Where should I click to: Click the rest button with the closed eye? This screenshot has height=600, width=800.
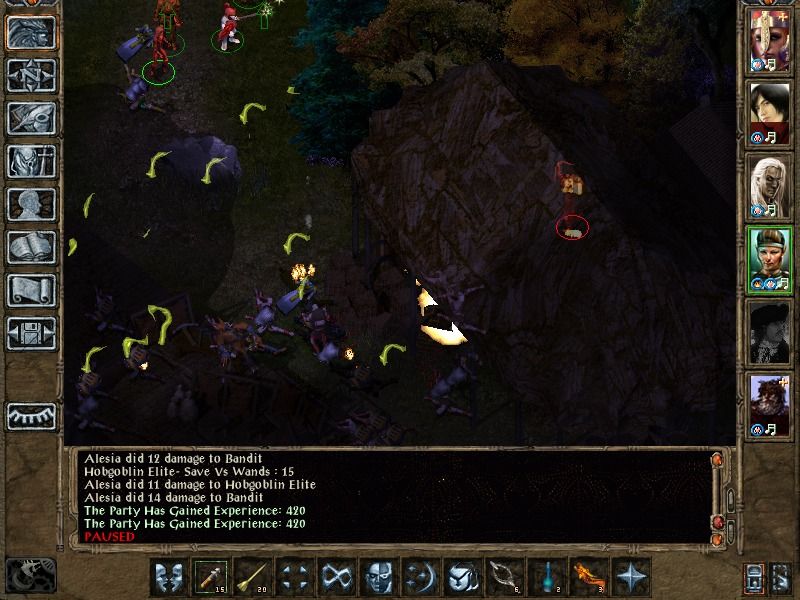click(31, 414)
